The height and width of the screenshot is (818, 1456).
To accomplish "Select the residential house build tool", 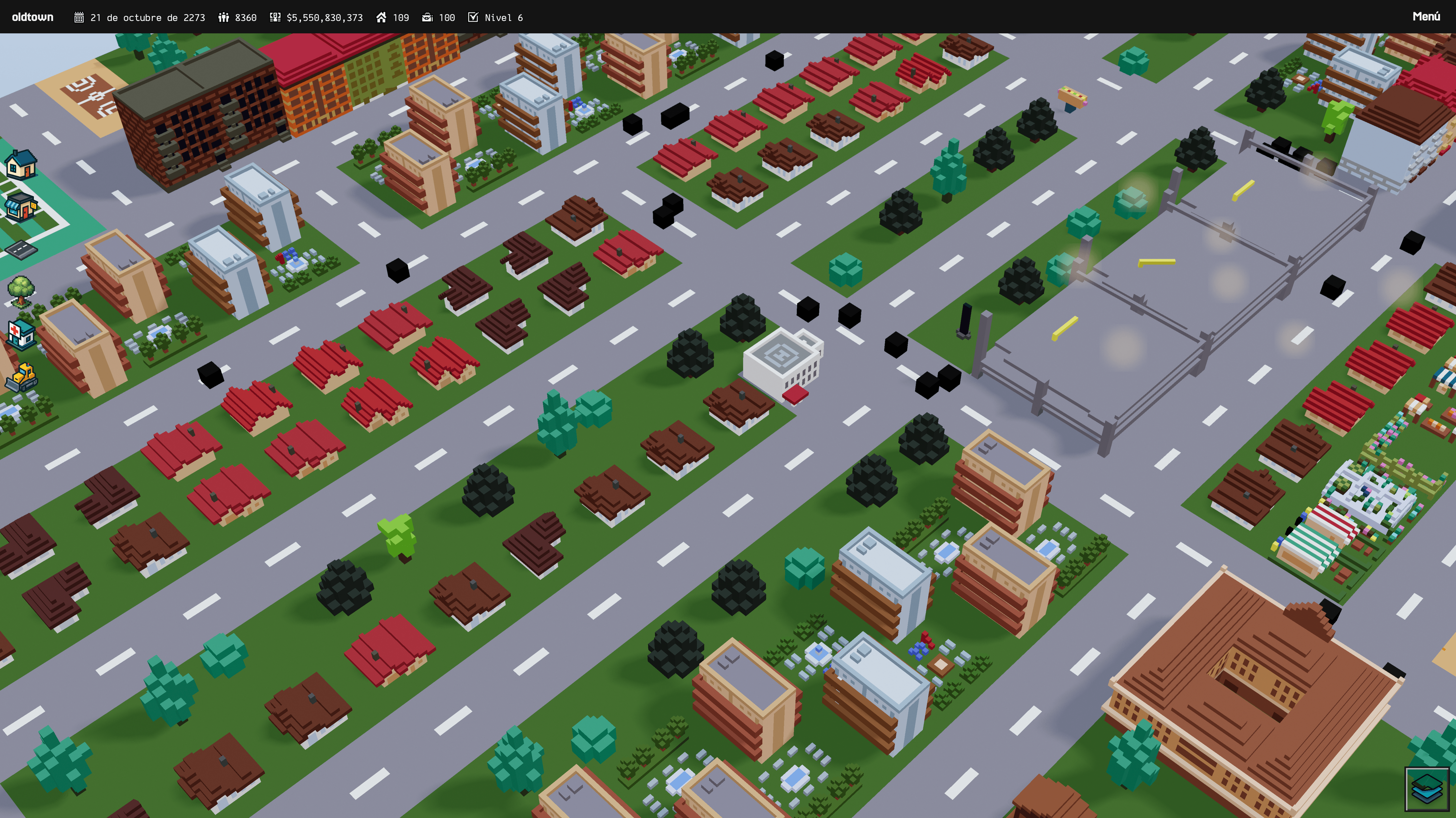I will click(x=21, y=165).
